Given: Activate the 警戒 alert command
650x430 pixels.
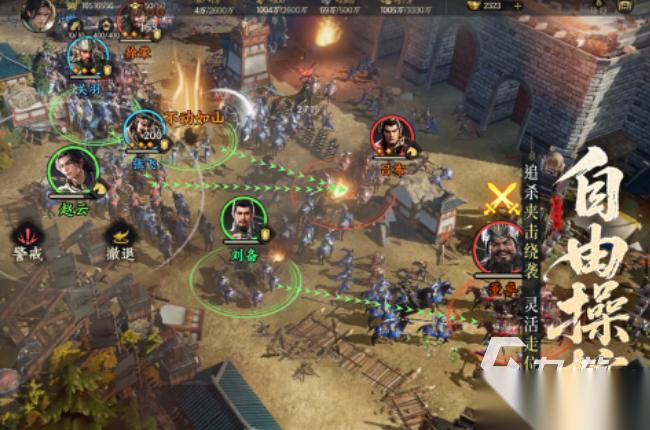Looking at the screenshot, I should pos(28,236).
